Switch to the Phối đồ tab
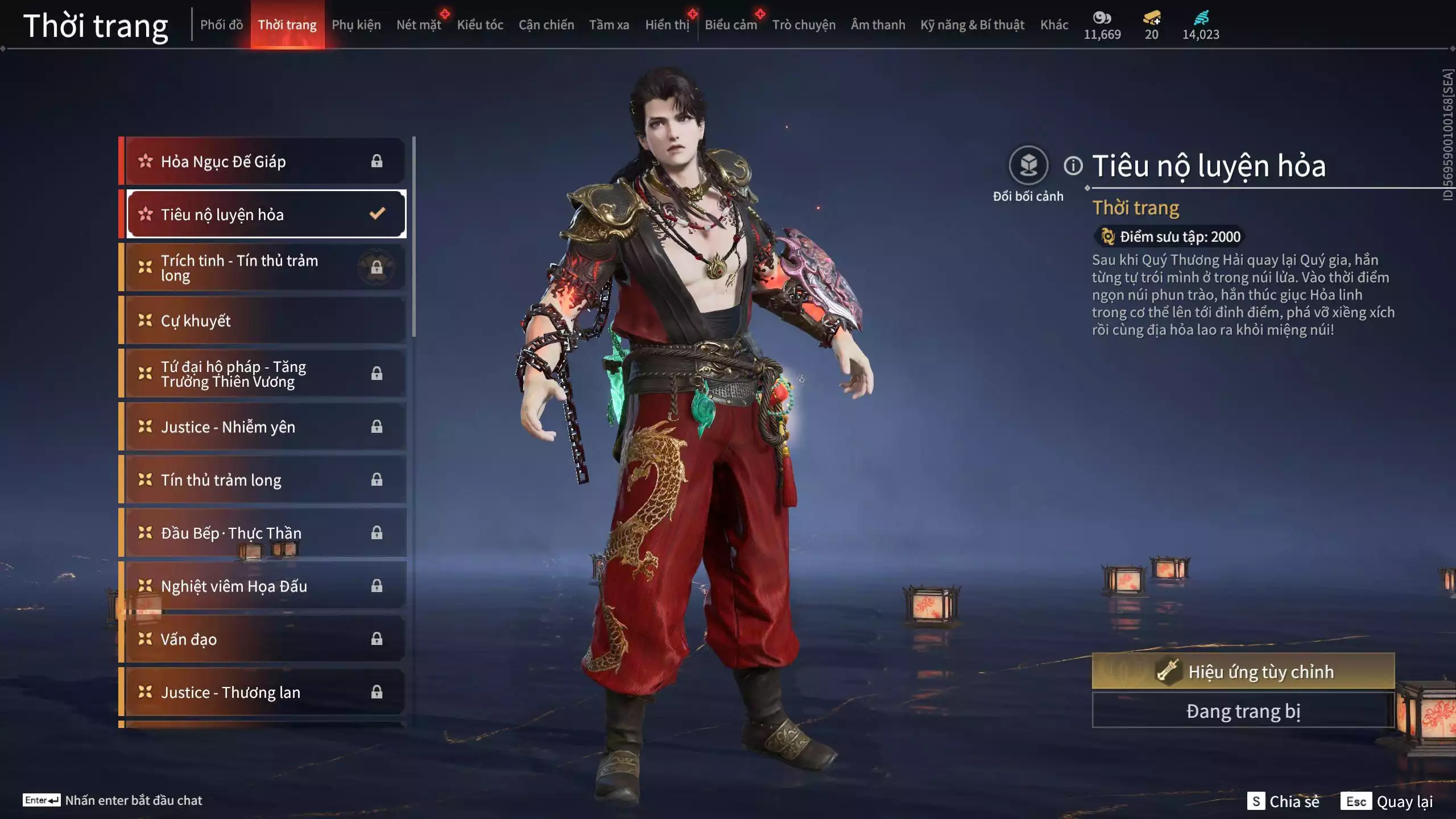Screen dimensions: 1456x819 tap(221, 25)
